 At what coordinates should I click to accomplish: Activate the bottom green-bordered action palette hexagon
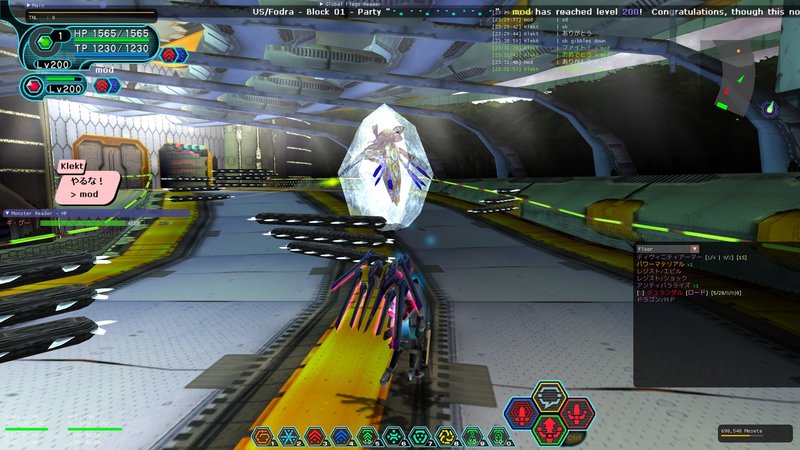549,428
